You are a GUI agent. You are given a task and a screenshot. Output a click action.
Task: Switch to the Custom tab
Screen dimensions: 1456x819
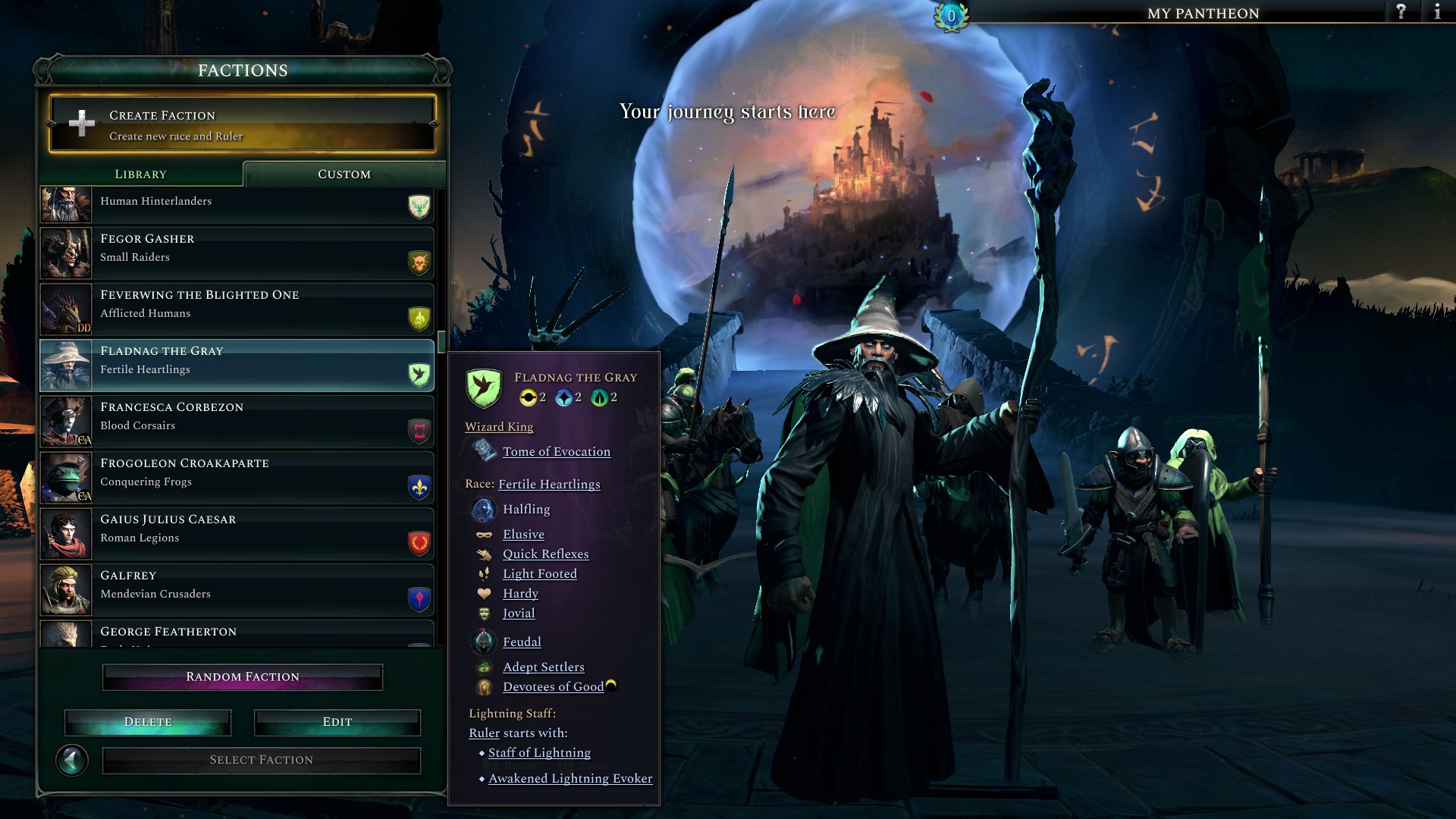[x=343, y=174]
